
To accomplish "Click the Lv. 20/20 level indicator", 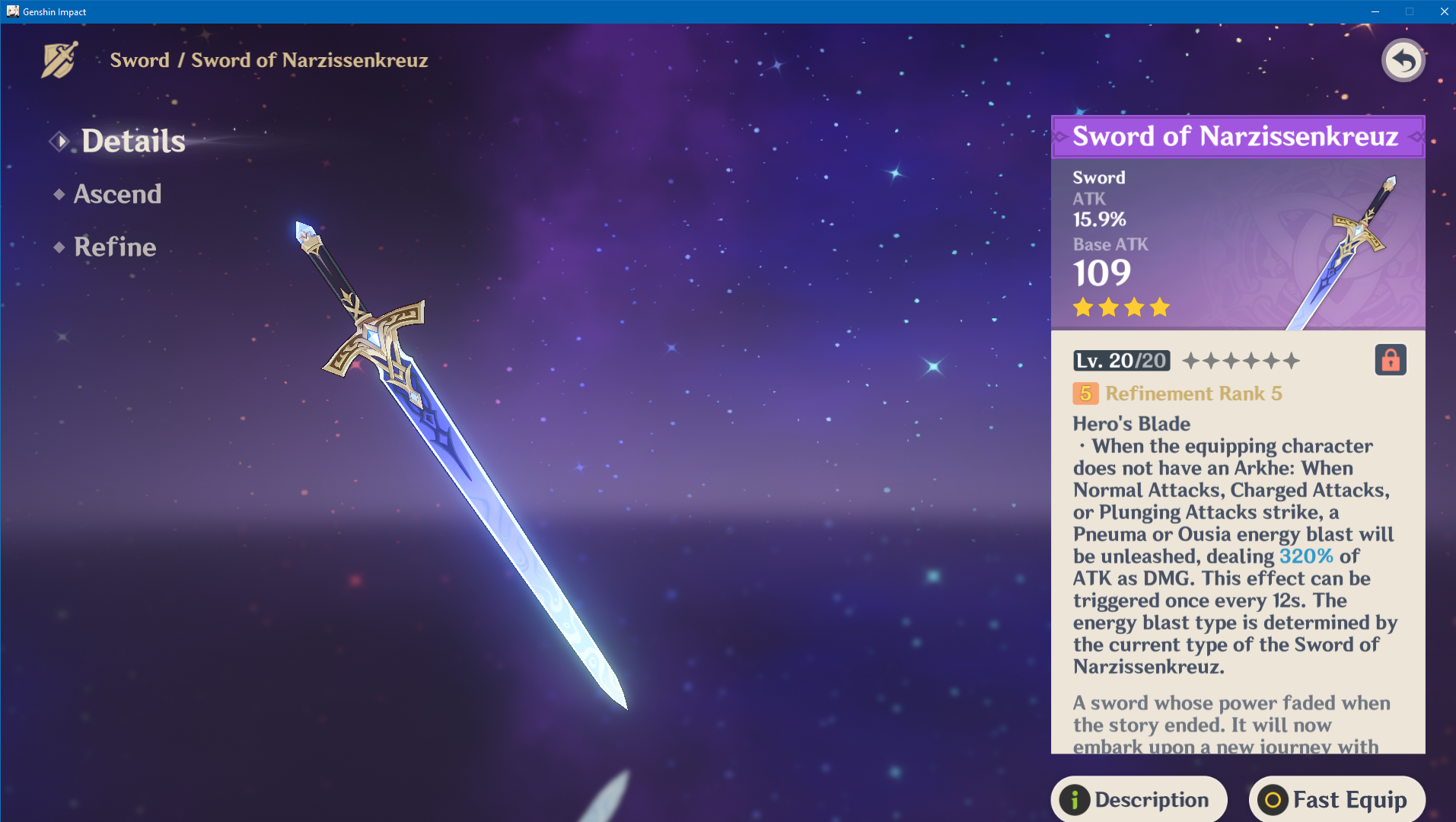I will 1120,361.
